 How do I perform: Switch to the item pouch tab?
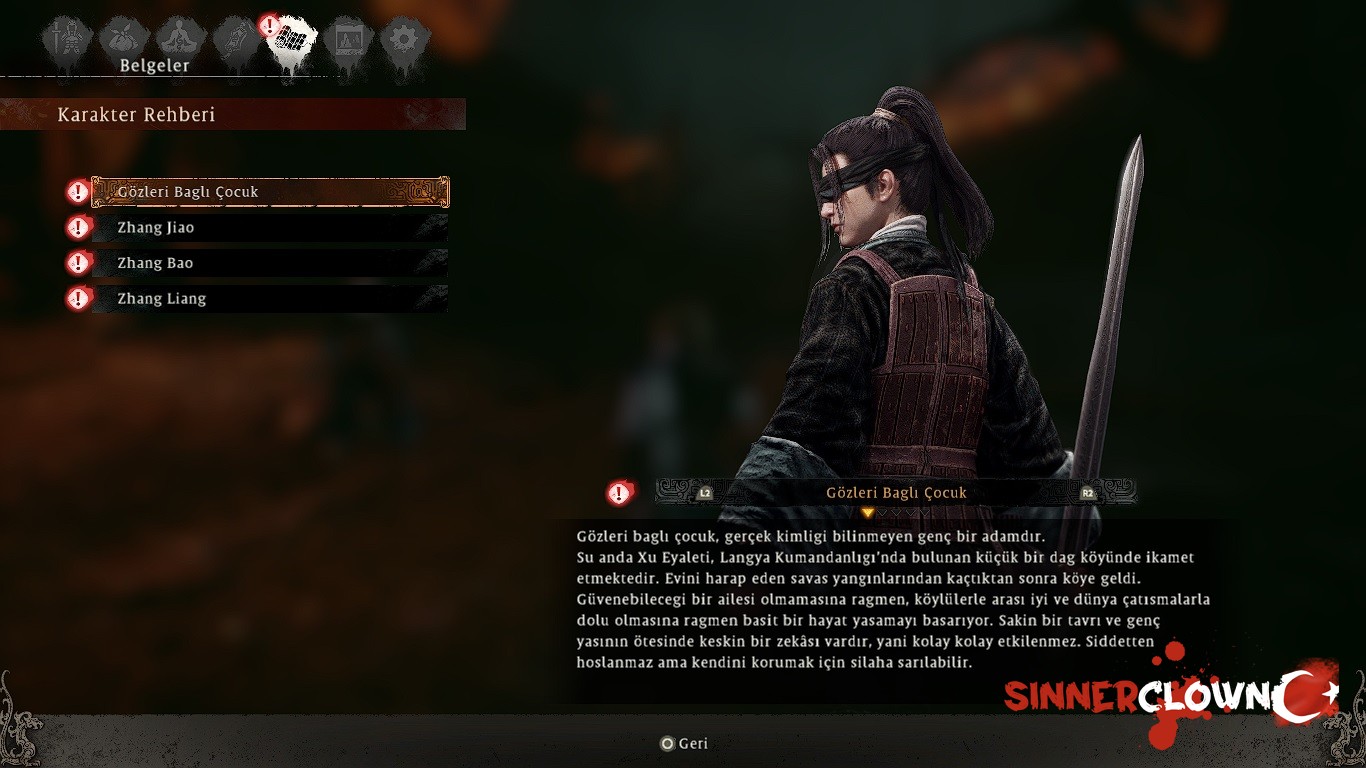click(x=125, y=39)
